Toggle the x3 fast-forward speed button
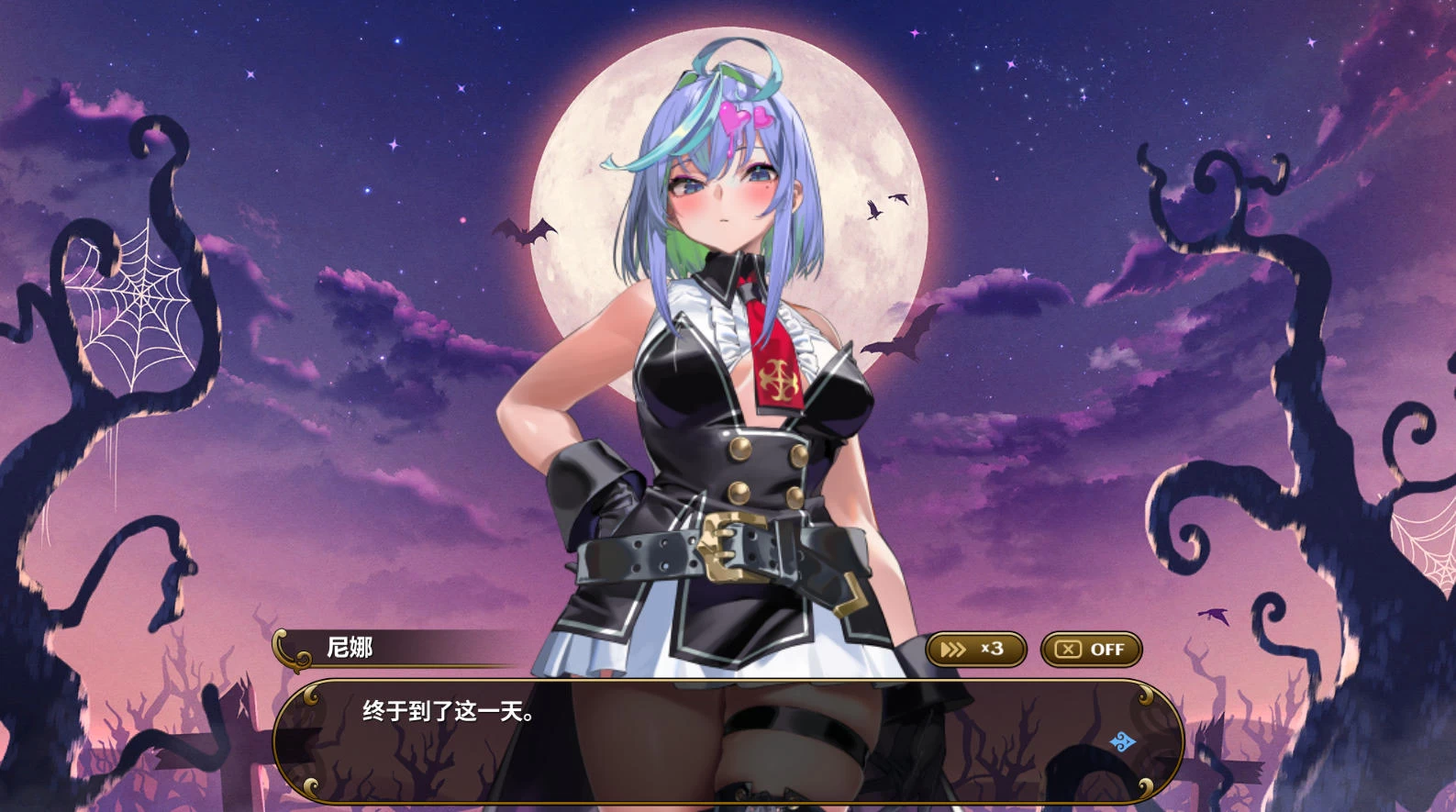1456x812 pixels. click(x=975, y=650)
